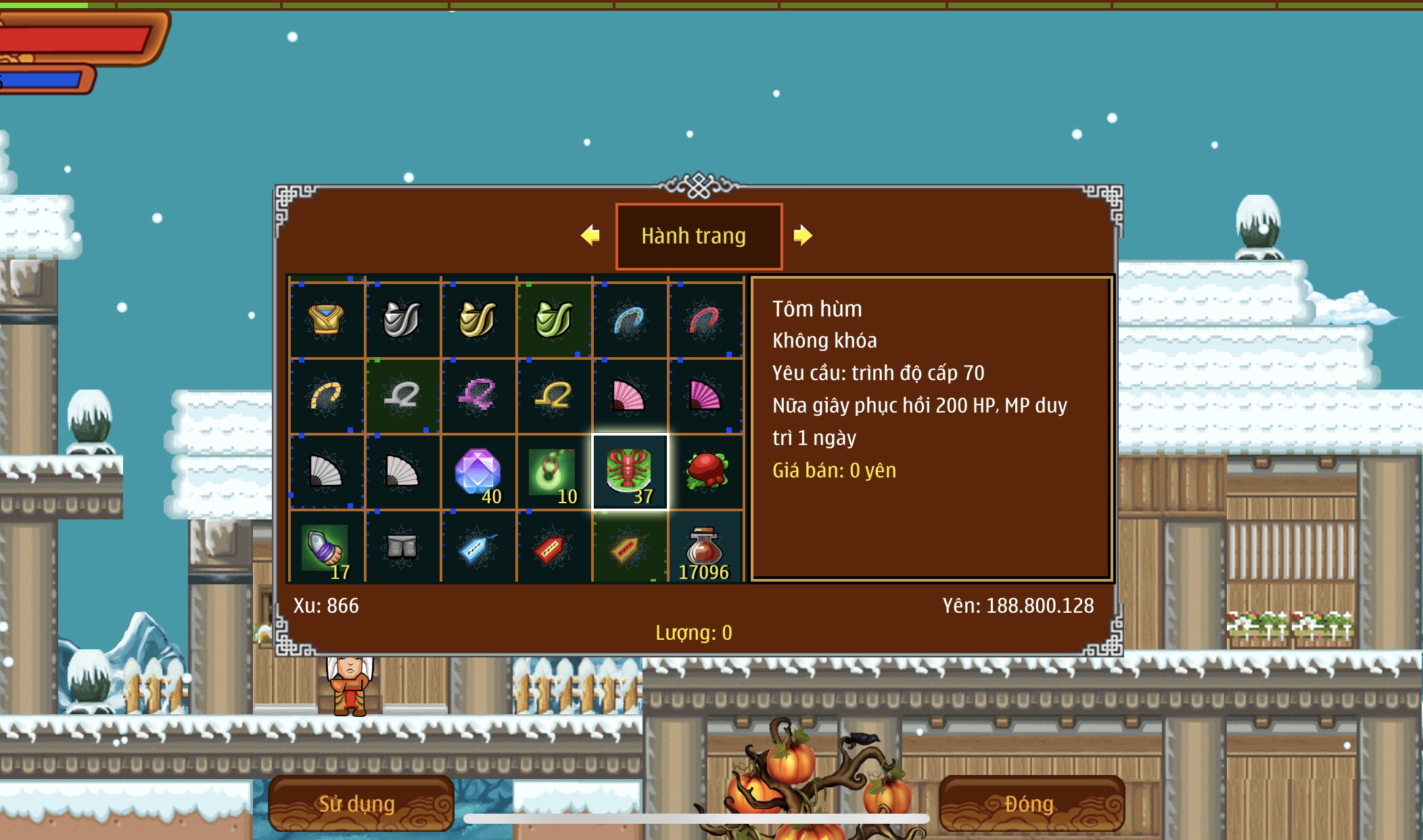Select the Hành trang tab header
Image resolution: width=1423 pixels, height=840 pixels.
699,236
